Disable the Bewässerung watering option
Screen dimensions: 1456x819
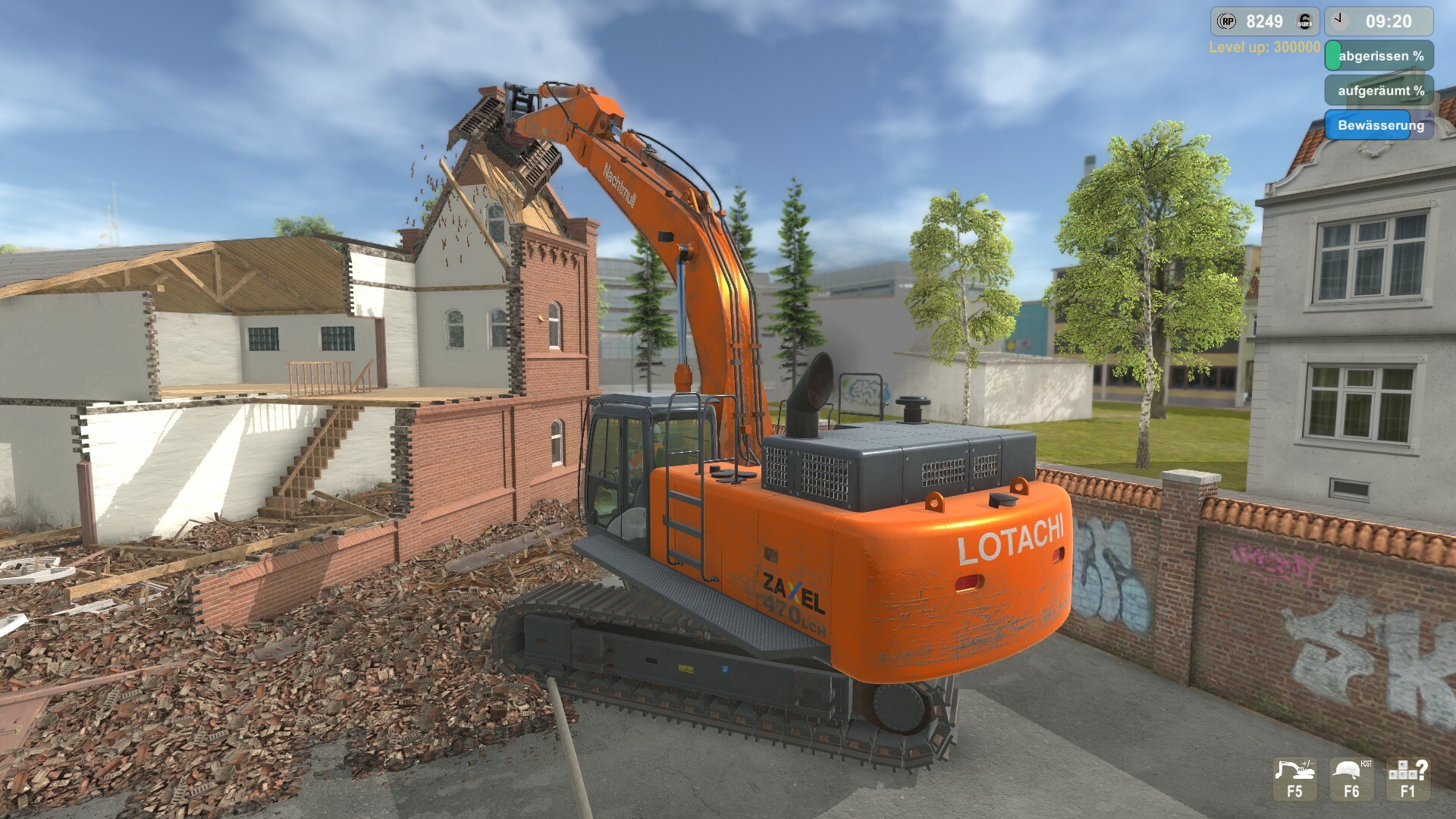pyautogui.click(x=1381, y=126)
